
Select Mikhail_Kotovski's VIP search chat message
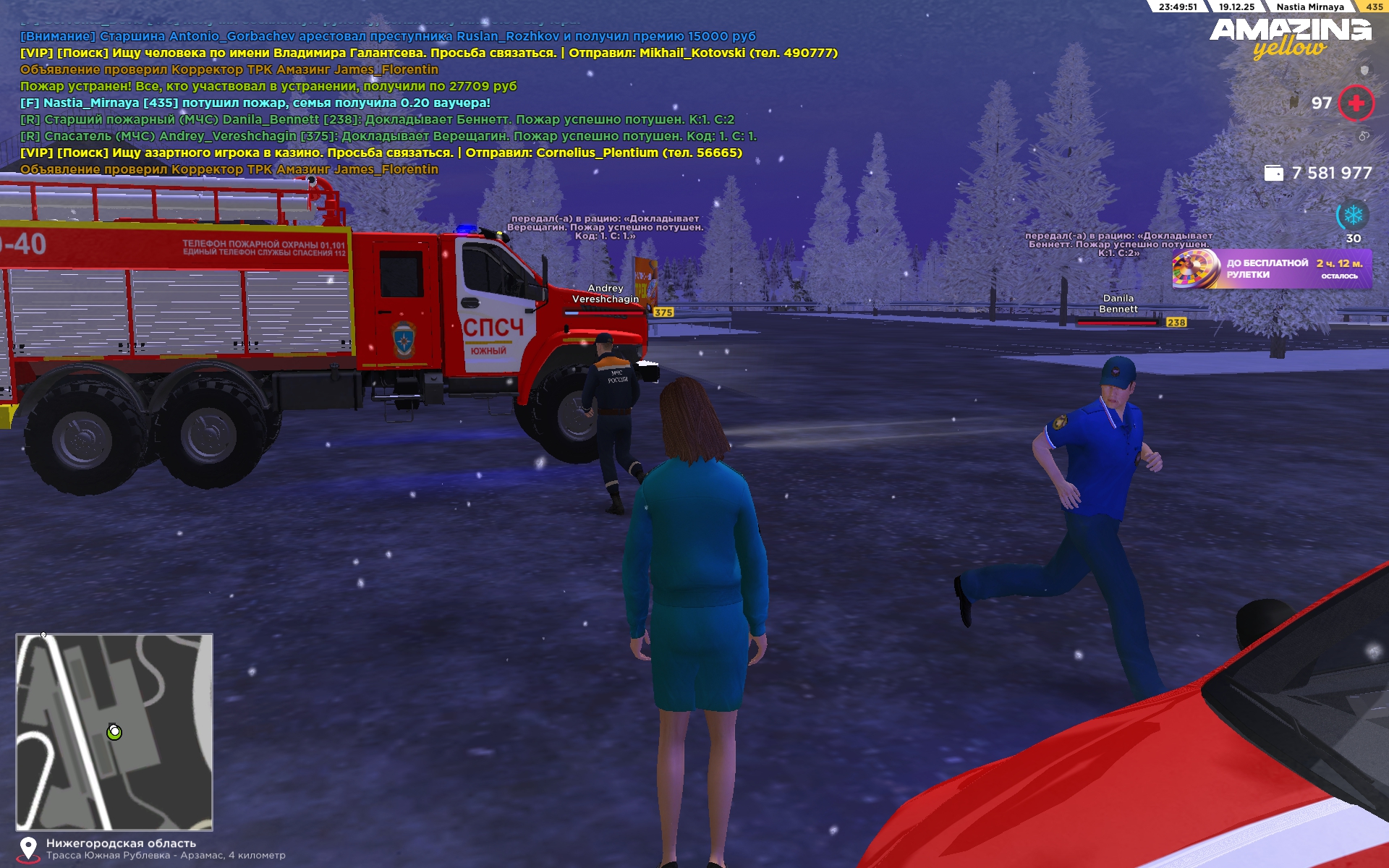[x=428, y=53]
